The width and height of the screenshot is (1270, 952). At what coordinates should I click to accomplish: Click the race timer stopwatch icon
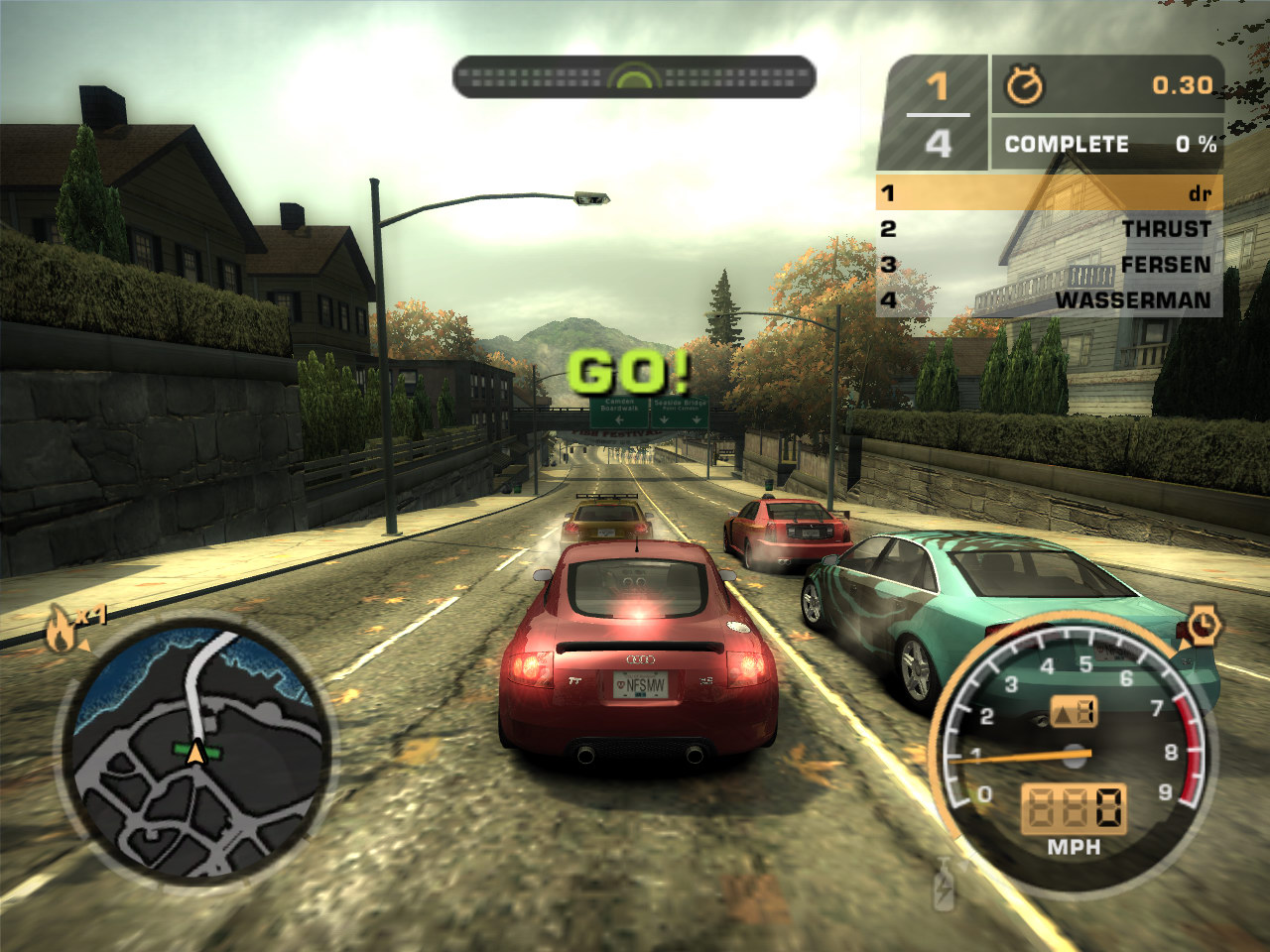click(x=1024, y=86)
